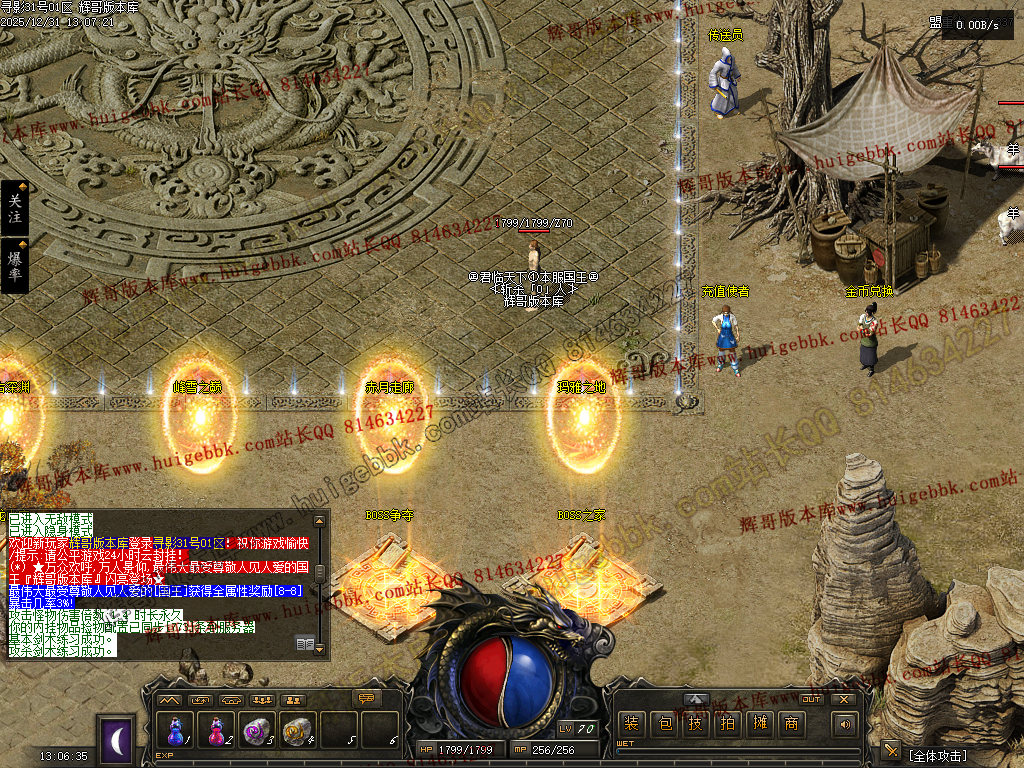The width and height of the screenshot is (1024, 768).
Task: Toggle the 全体攻击 attack mode sword icon
Action: coord(890,750)
